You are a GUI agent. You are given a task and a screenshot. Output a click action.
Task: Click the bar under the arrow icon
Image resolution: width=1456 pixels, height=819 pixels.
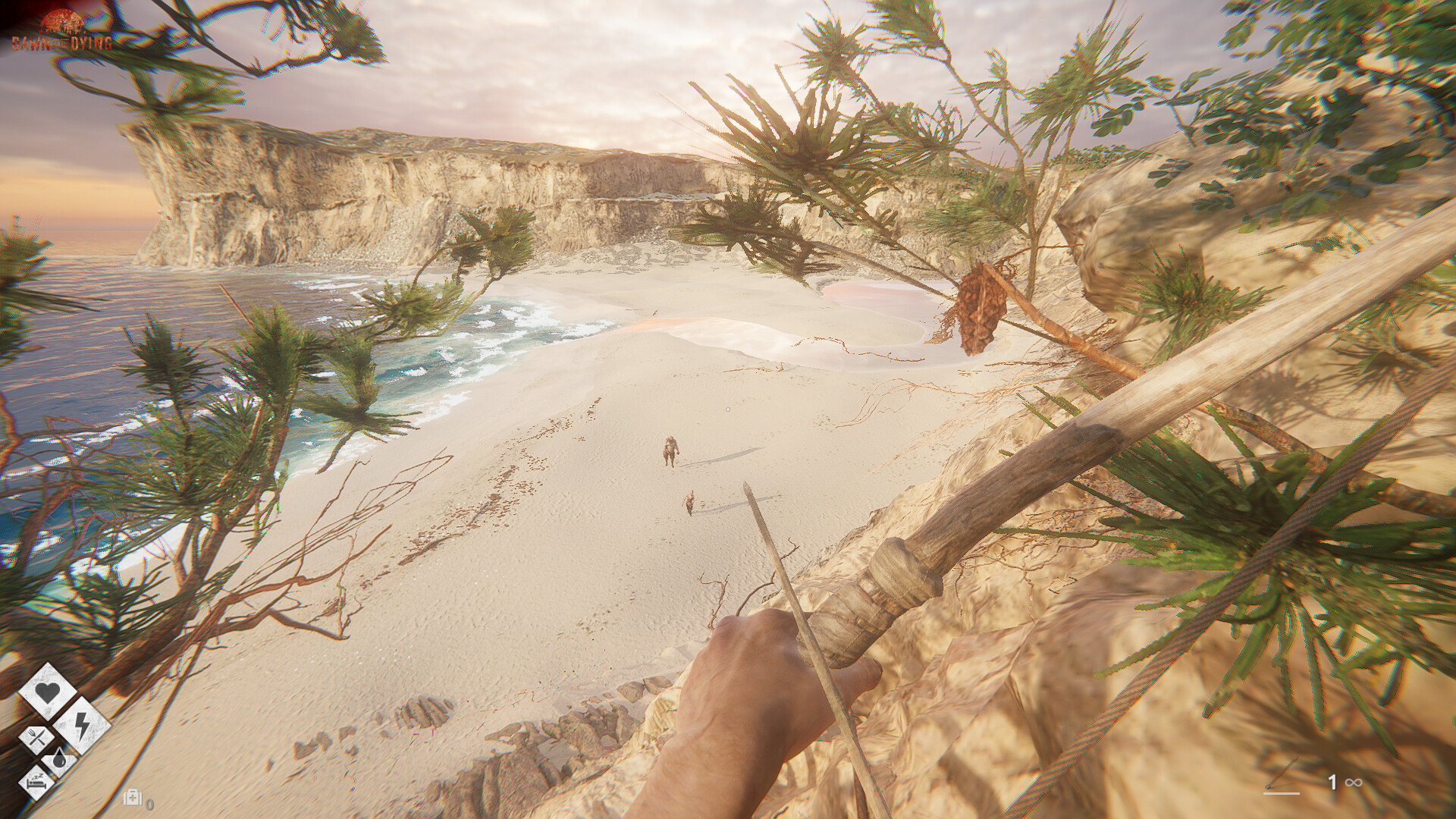pyautogui.click(x=1281, y=793)
